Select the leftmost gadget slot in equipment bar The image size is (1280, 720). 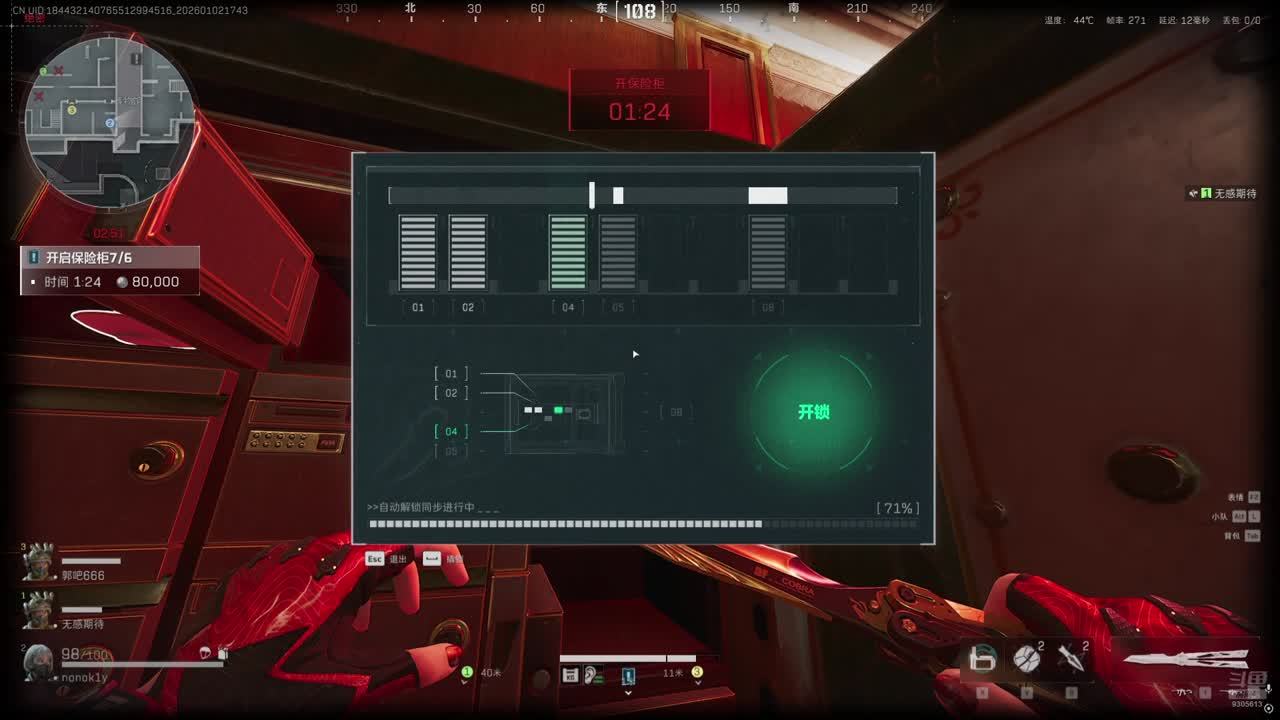click(983, 659)
